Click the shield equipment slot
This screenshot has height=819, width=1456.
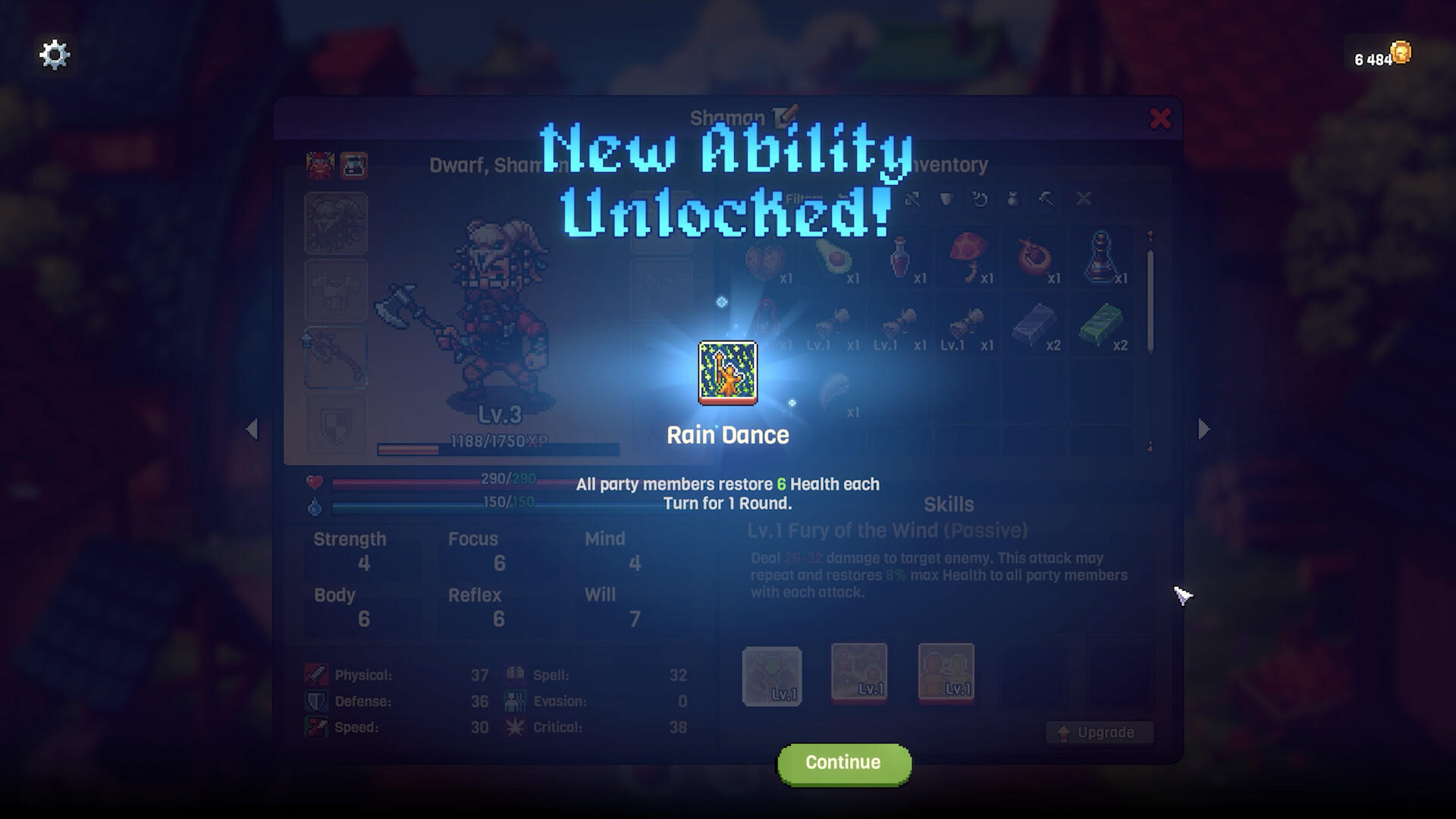click(336, 425)
